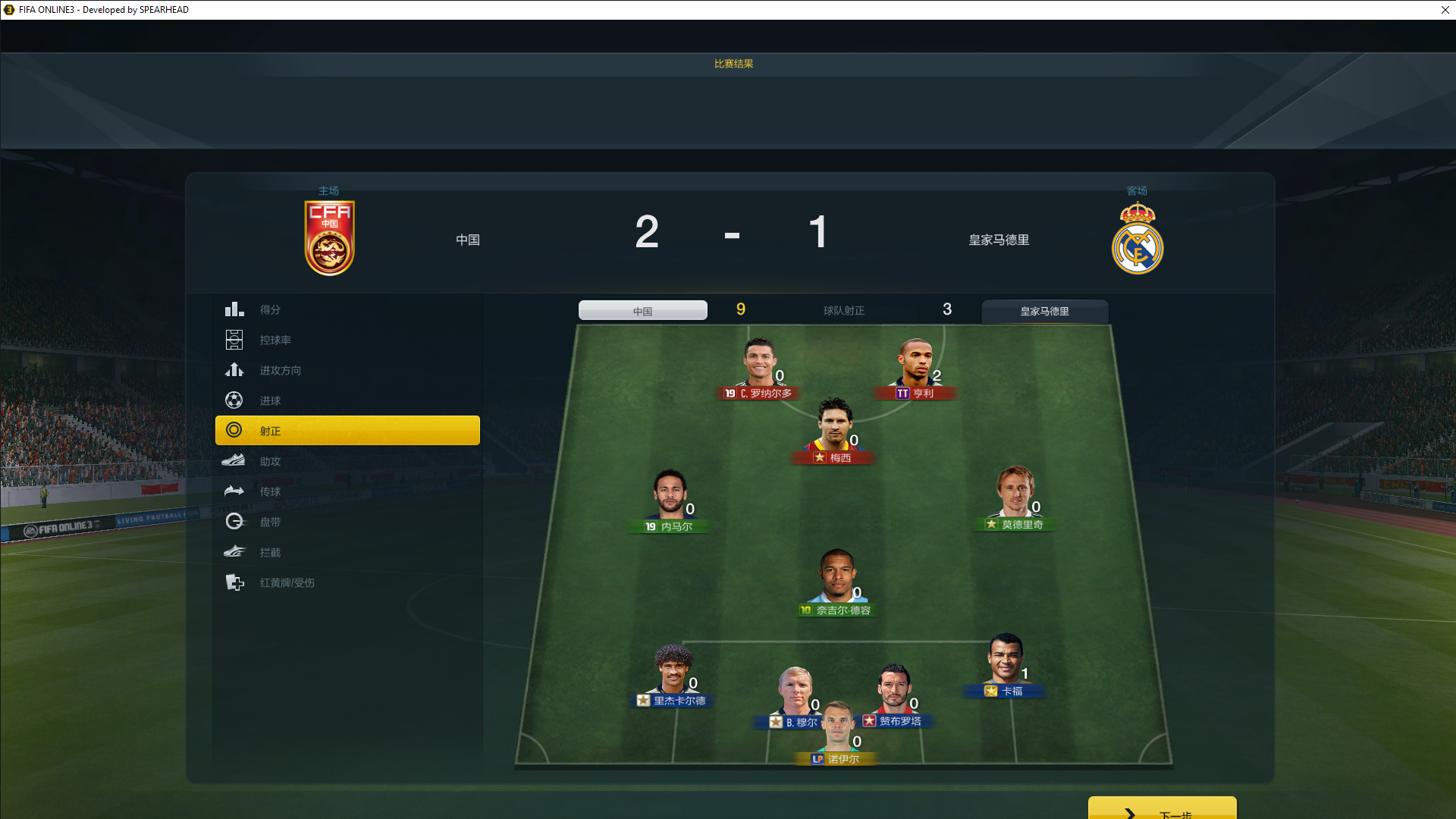Switch to the 盘带 dribbling stats
The height and width of the screenshot is (819, 1456).
pos(270,522)
